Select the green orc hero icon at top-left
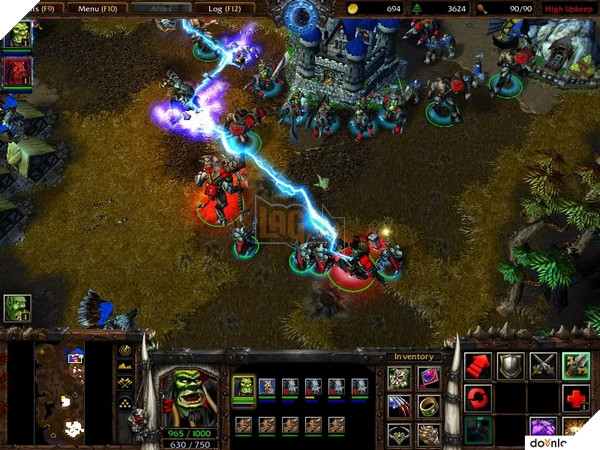 click(x=17, y=34)
